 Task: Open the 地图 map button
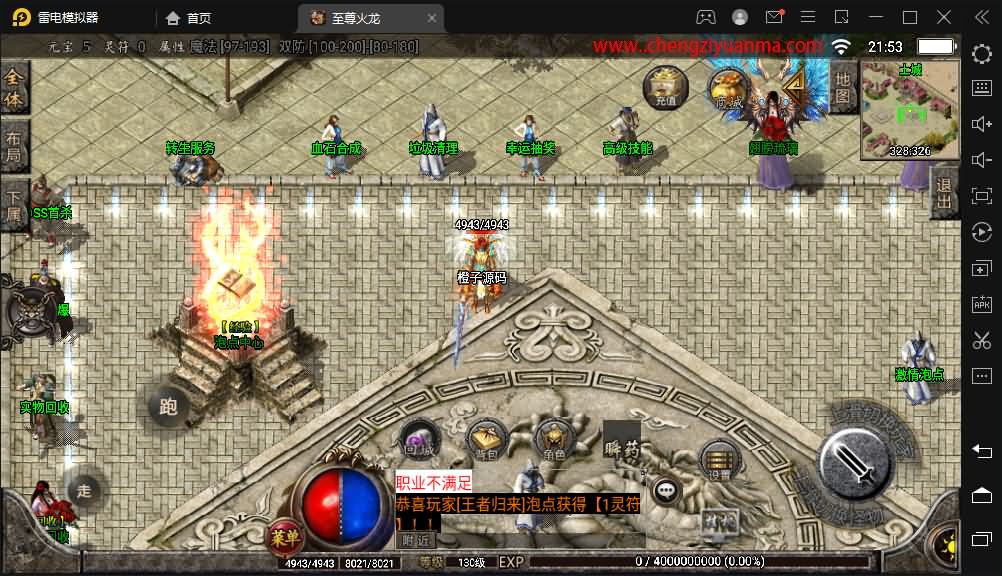tap(843, 87)
